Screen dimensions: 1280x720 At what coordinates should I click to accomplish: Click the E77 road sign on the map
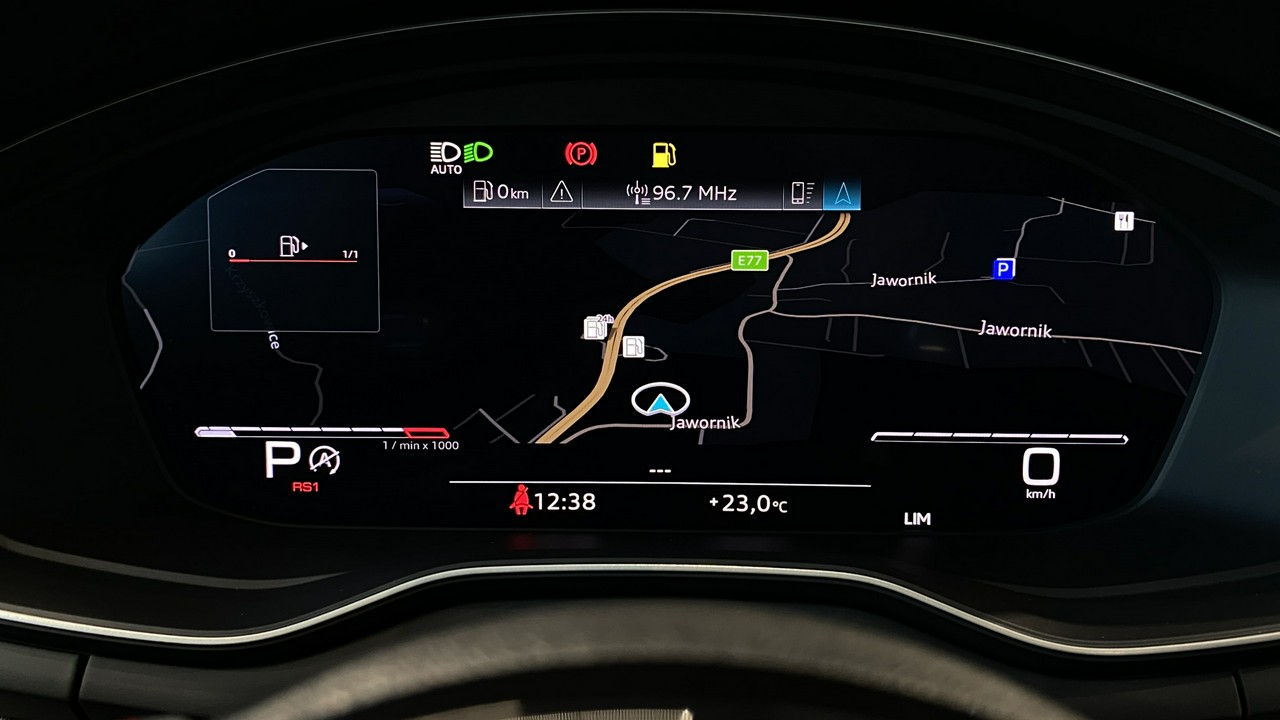pos(748,261)
